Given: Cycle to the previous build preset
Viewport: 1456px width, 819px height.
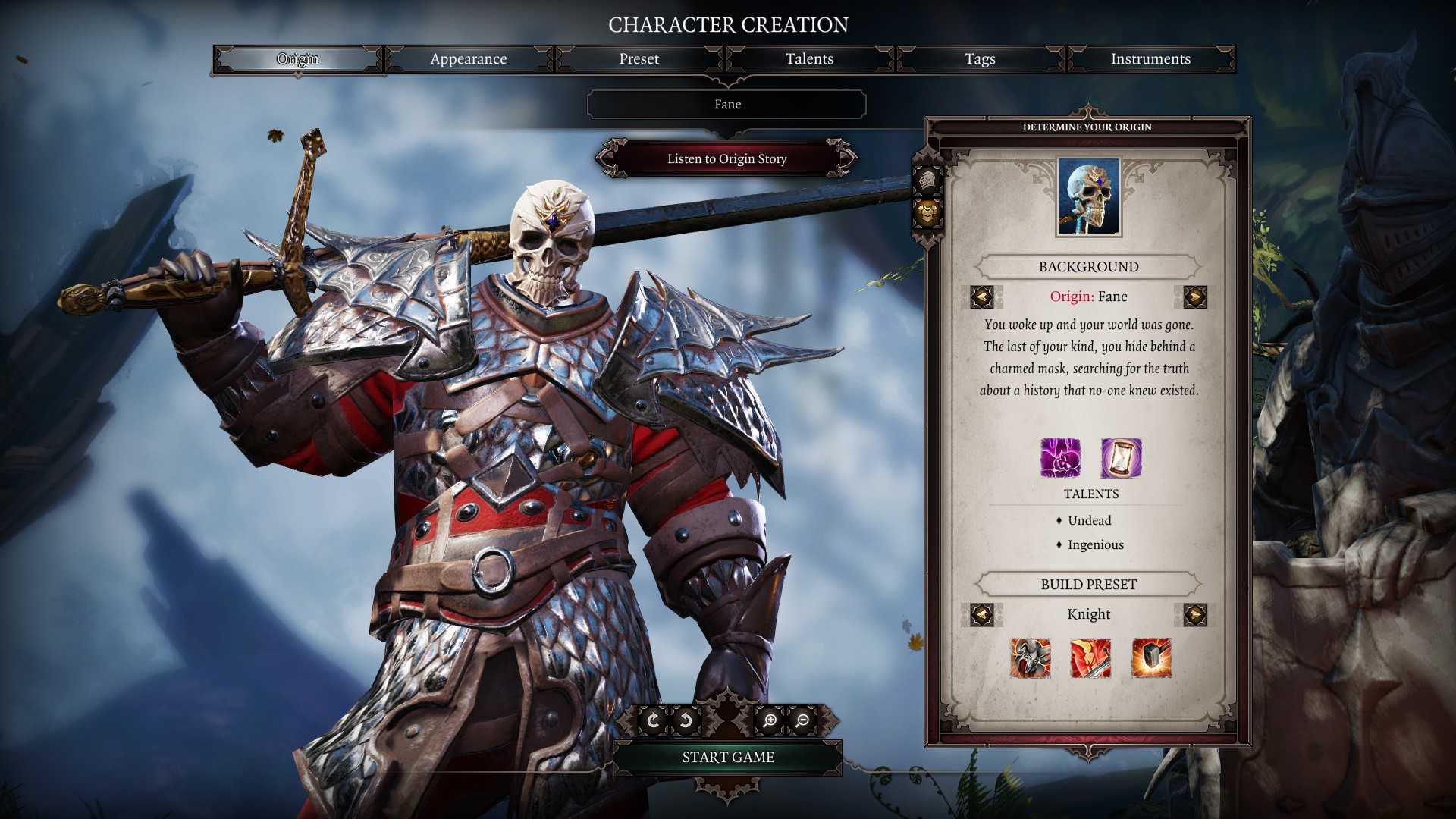Looking at the screenshot, I should [982, 614].
